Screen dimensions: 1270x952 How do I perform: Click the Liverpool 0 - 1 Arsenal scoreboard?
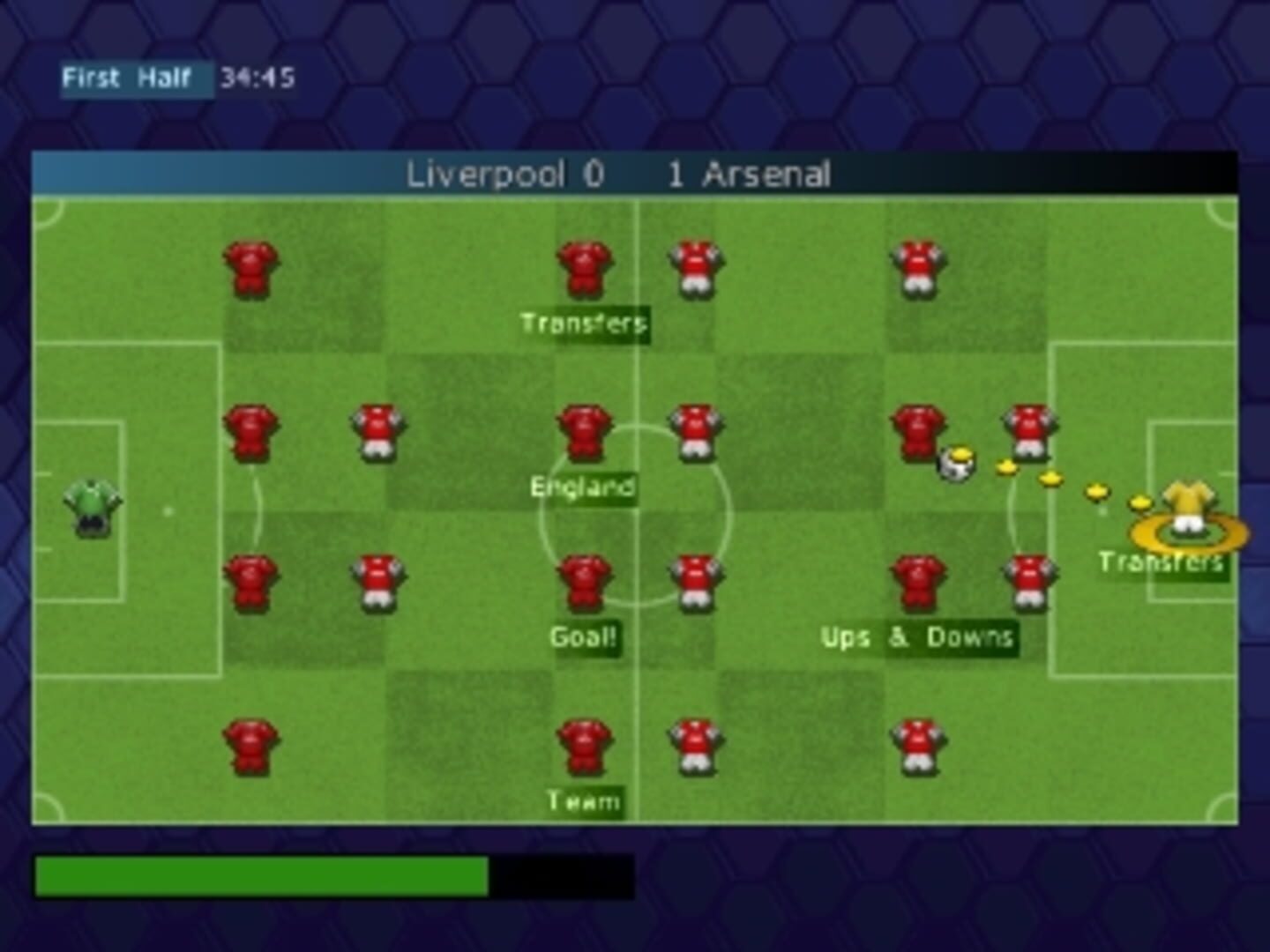click(x=619, y=175)
